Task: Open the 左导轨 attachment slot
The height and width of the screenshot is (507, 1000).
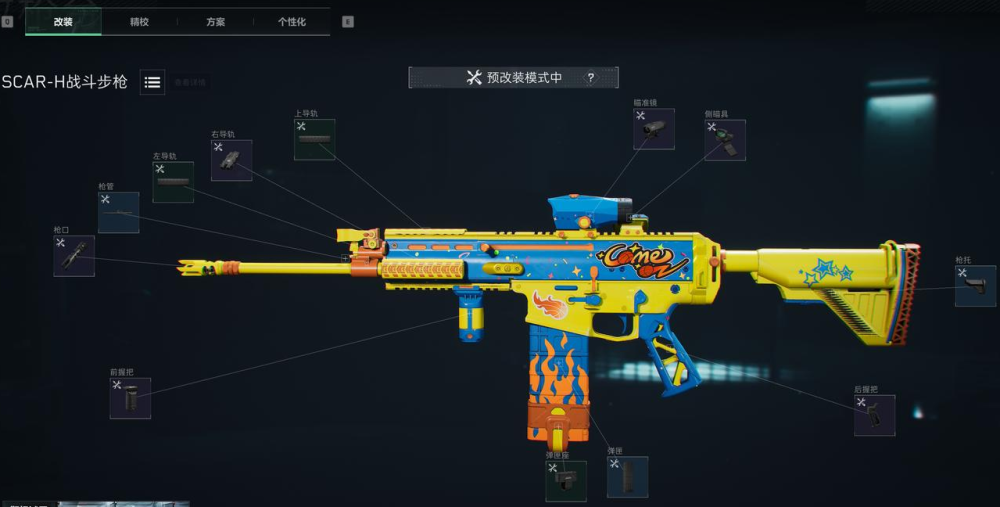Action: pyautogui.click(x=173, y=182)
